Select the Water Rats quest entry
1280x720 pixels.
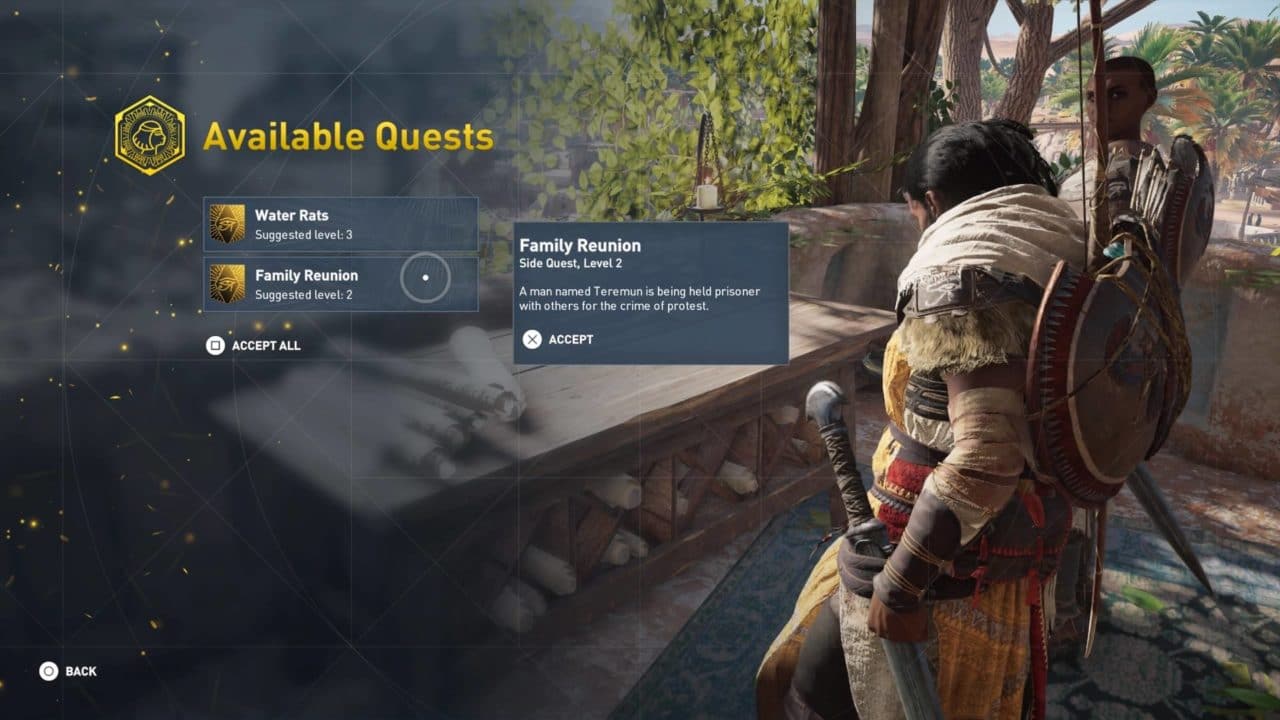[x=340, y=224]
